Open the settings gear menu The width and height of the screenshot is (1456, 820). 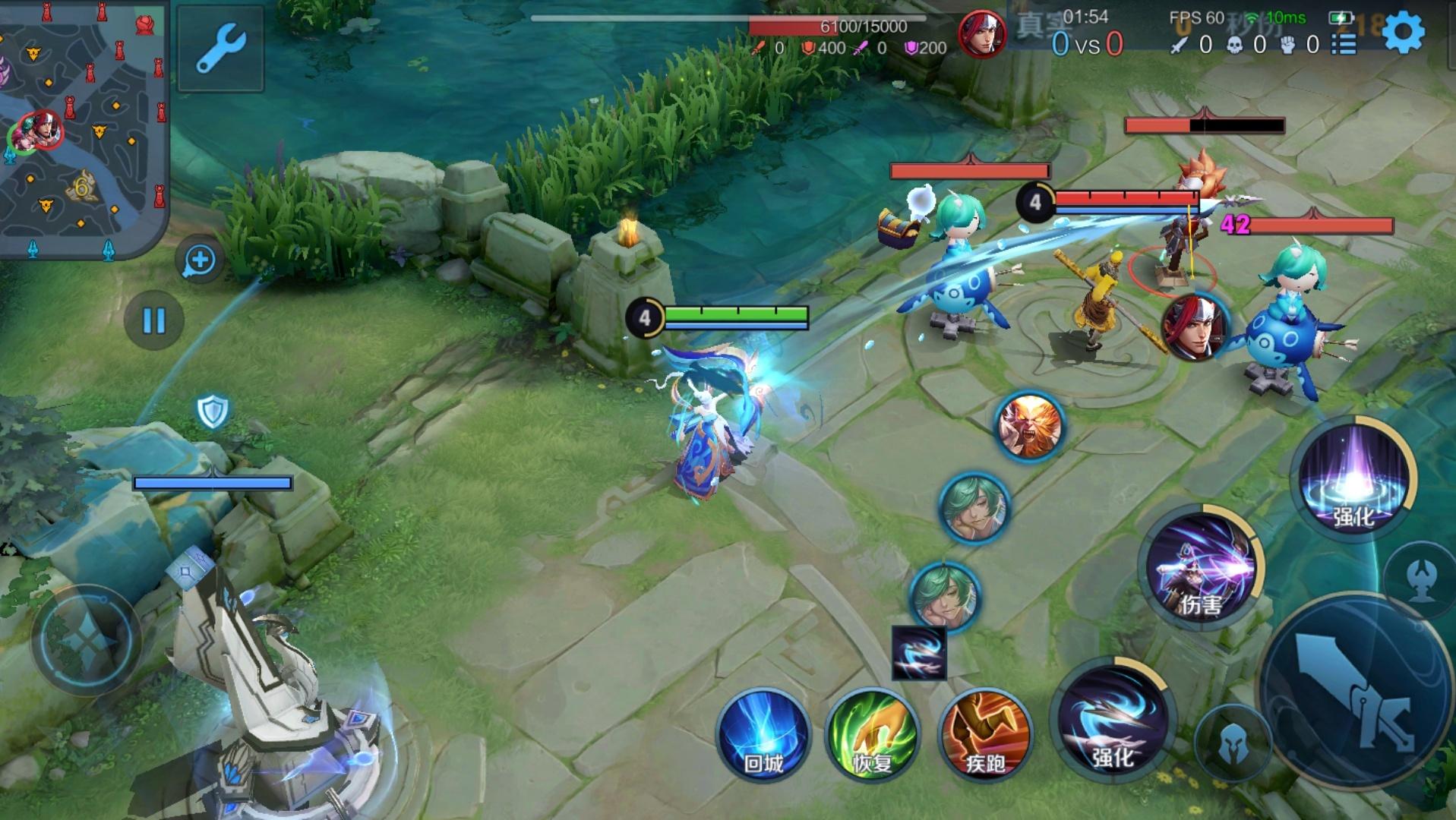click(1403, 33)
